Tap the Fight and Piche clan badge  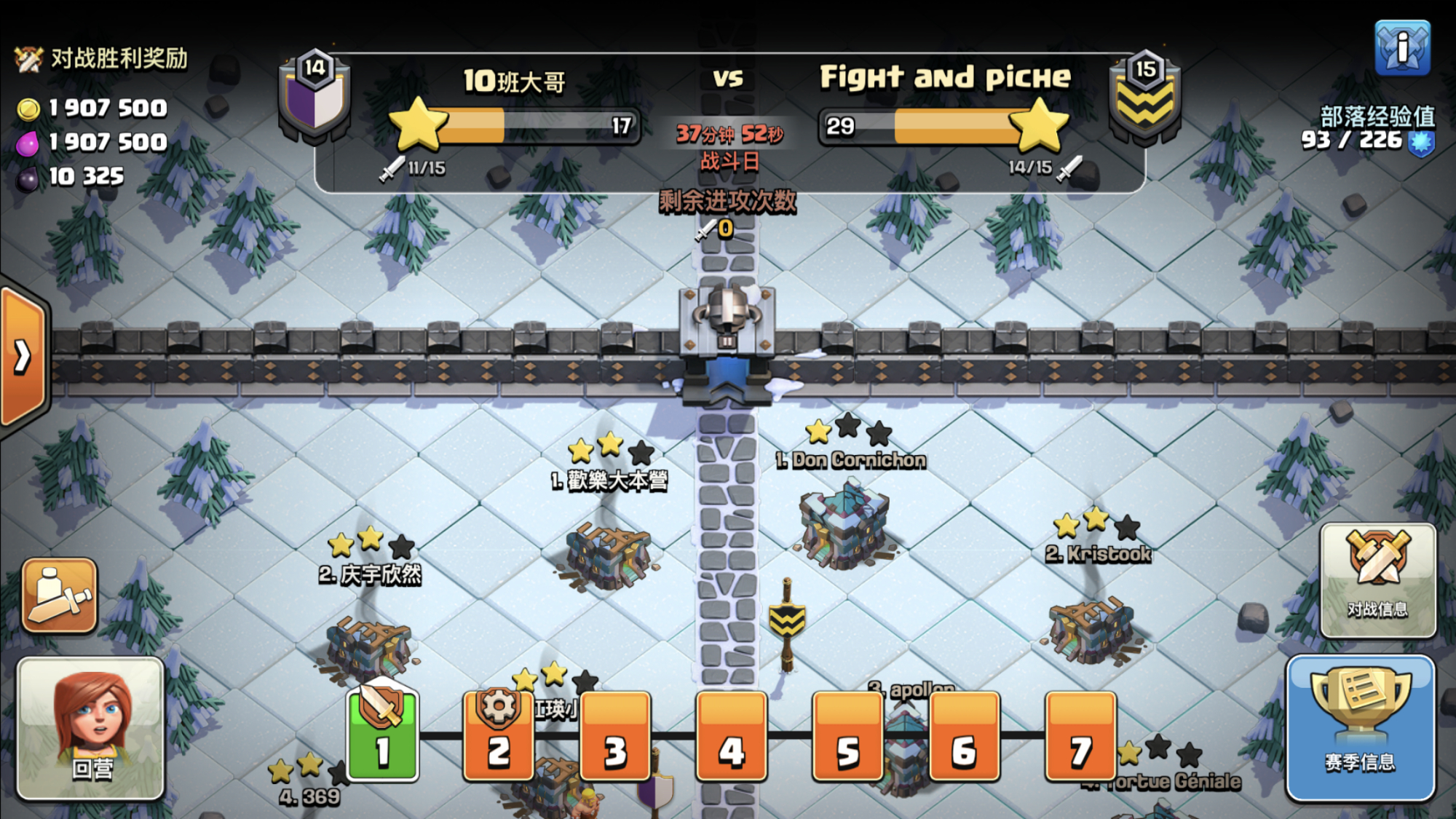pyautogui.click(x=1144, y=96)
